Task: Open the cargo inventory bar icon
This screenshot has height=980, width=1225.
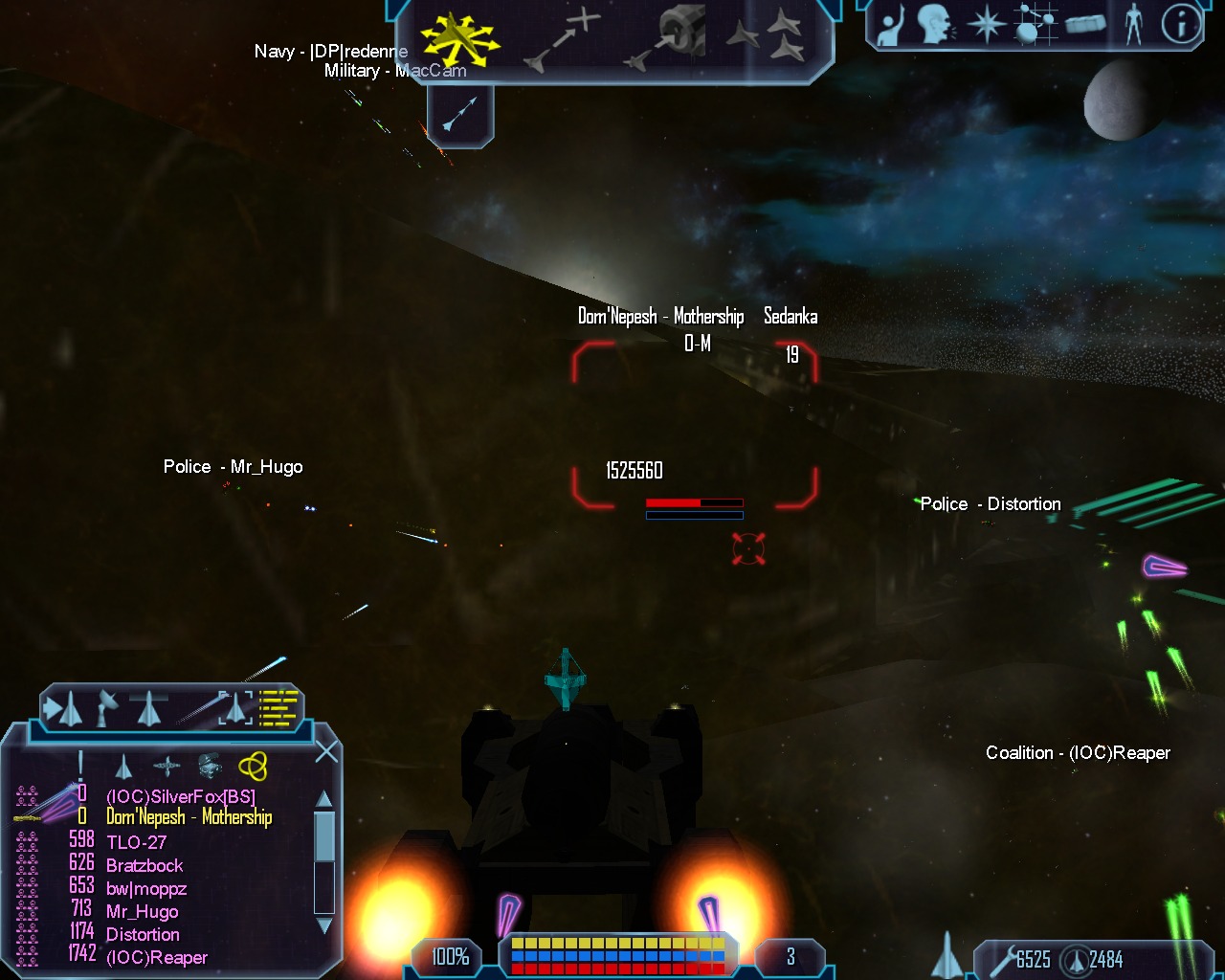Action: point(1084,25)
